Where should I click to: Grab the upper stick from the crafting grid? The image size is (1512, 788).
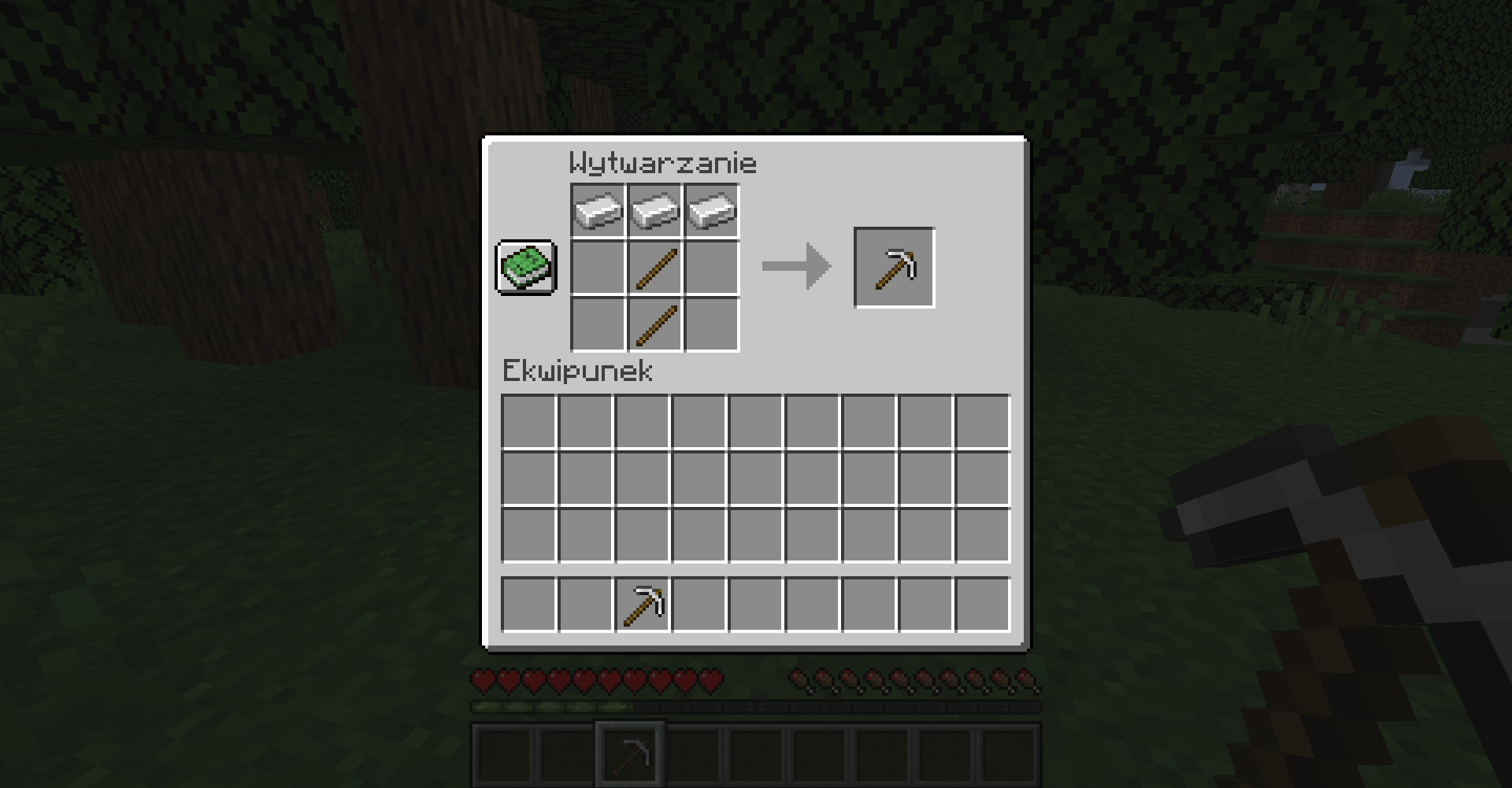coord(654,266)
